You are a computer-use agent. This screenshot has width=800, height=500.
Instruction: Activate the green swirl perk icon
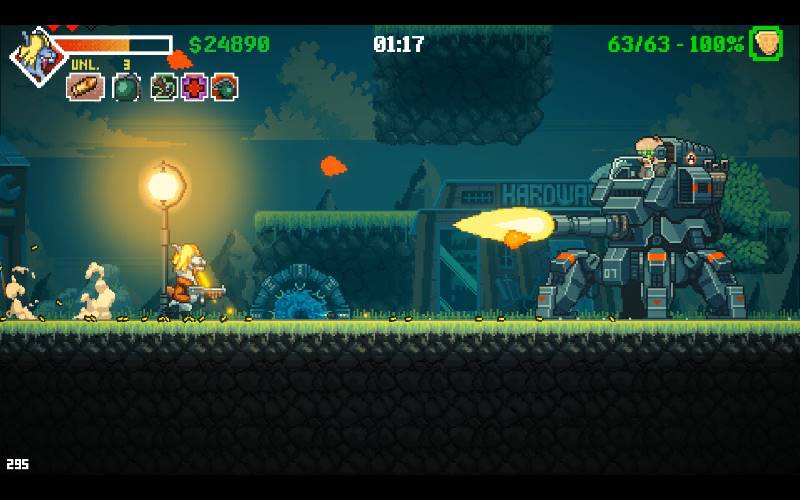pyautogui.click(x=164, y=87)
